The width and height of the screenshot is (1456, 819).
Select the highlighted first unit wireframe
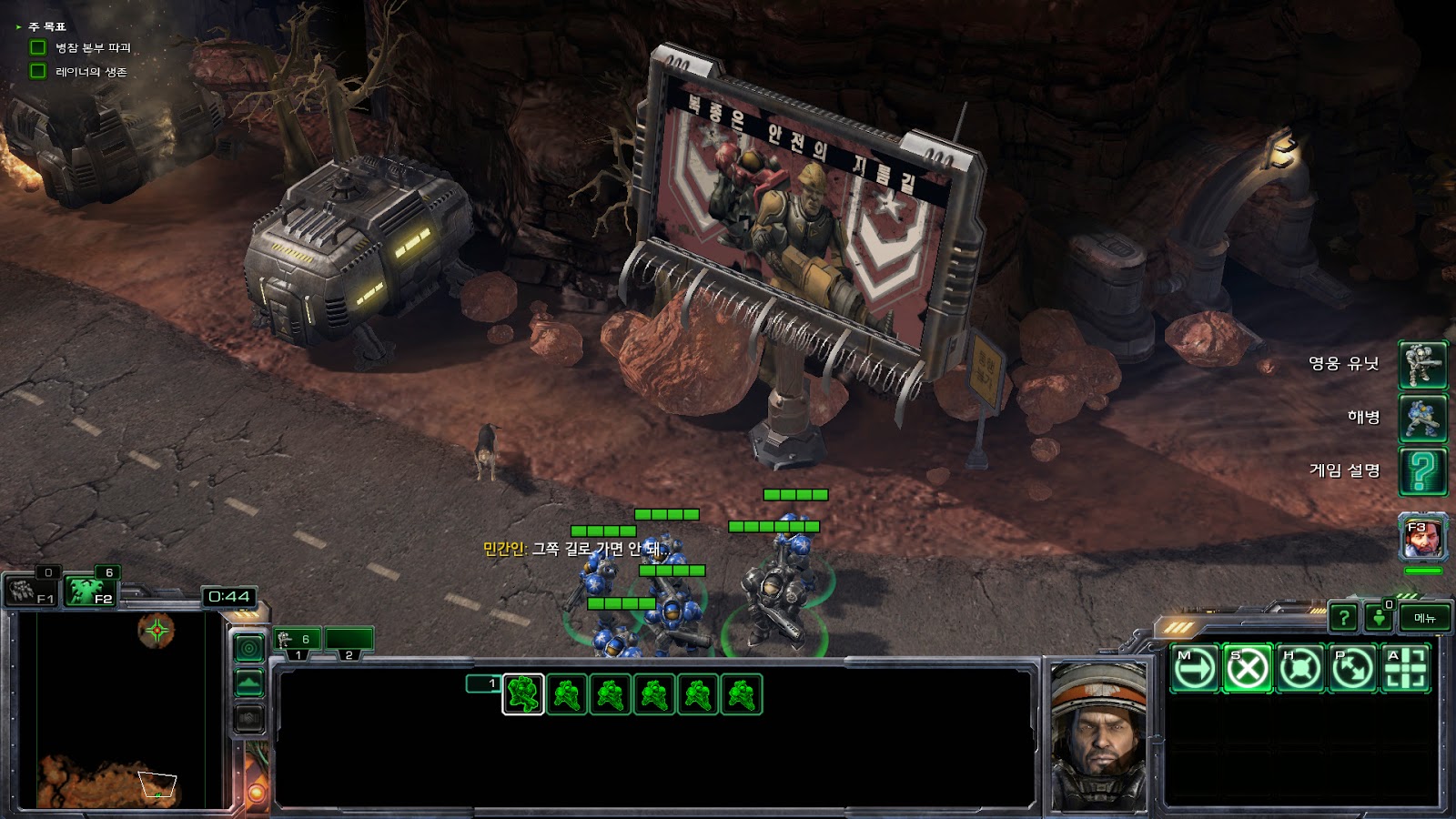tap(523, 694)
